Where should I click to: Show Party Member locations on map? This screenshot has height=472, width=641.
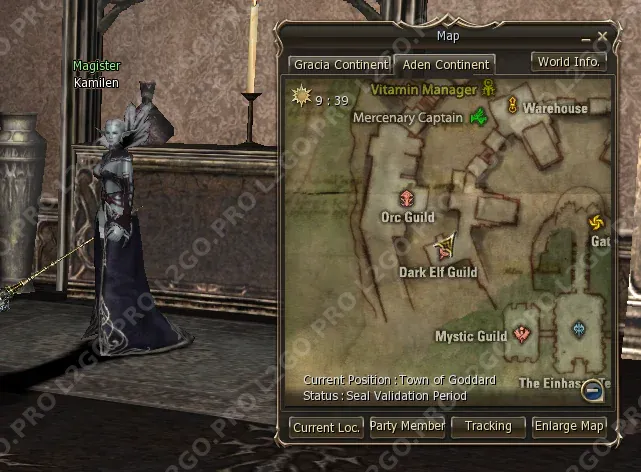click(407, 427)
